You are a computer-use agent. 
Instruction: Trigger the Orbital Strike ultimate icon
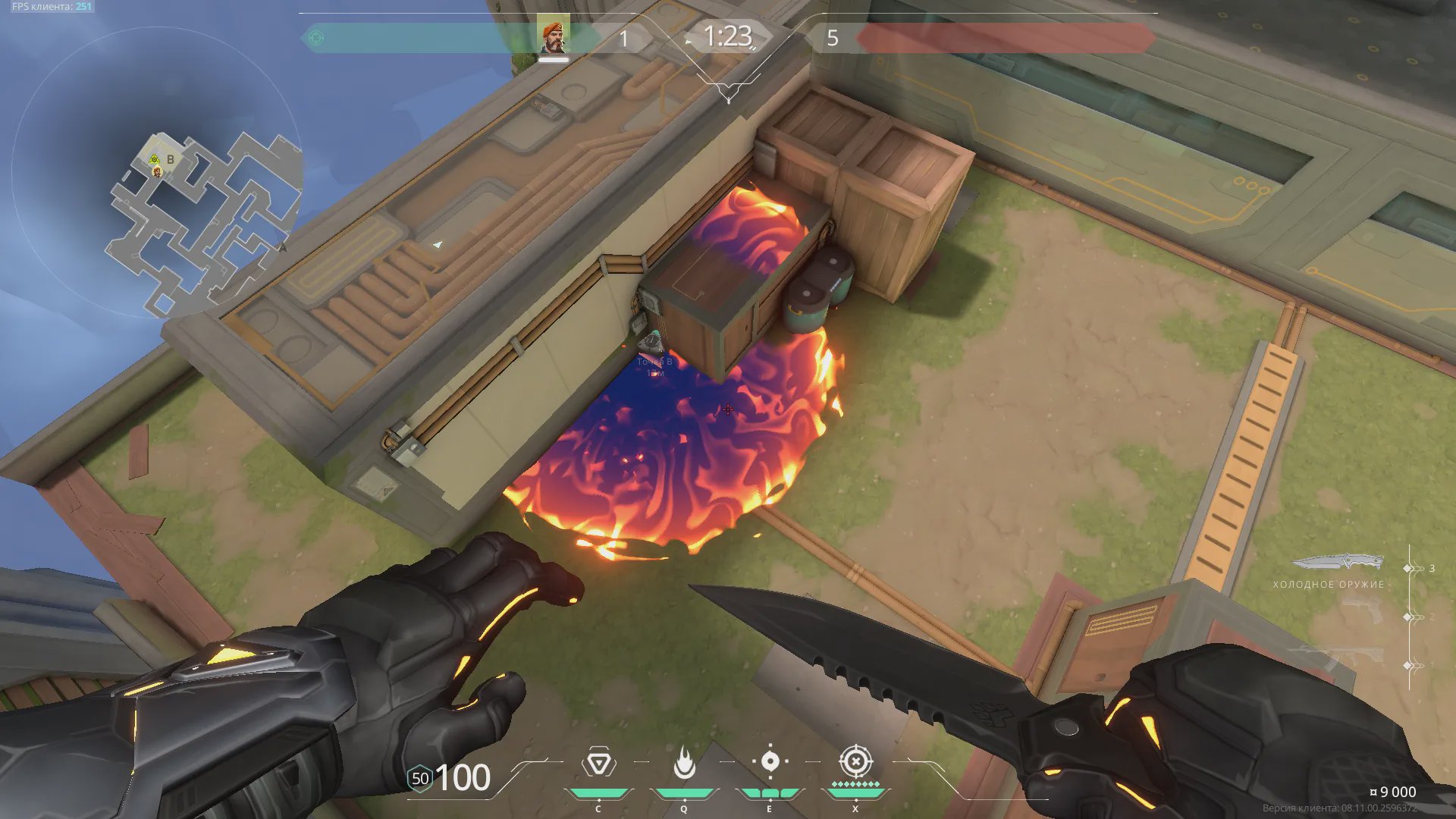click(x=855, y=761)
